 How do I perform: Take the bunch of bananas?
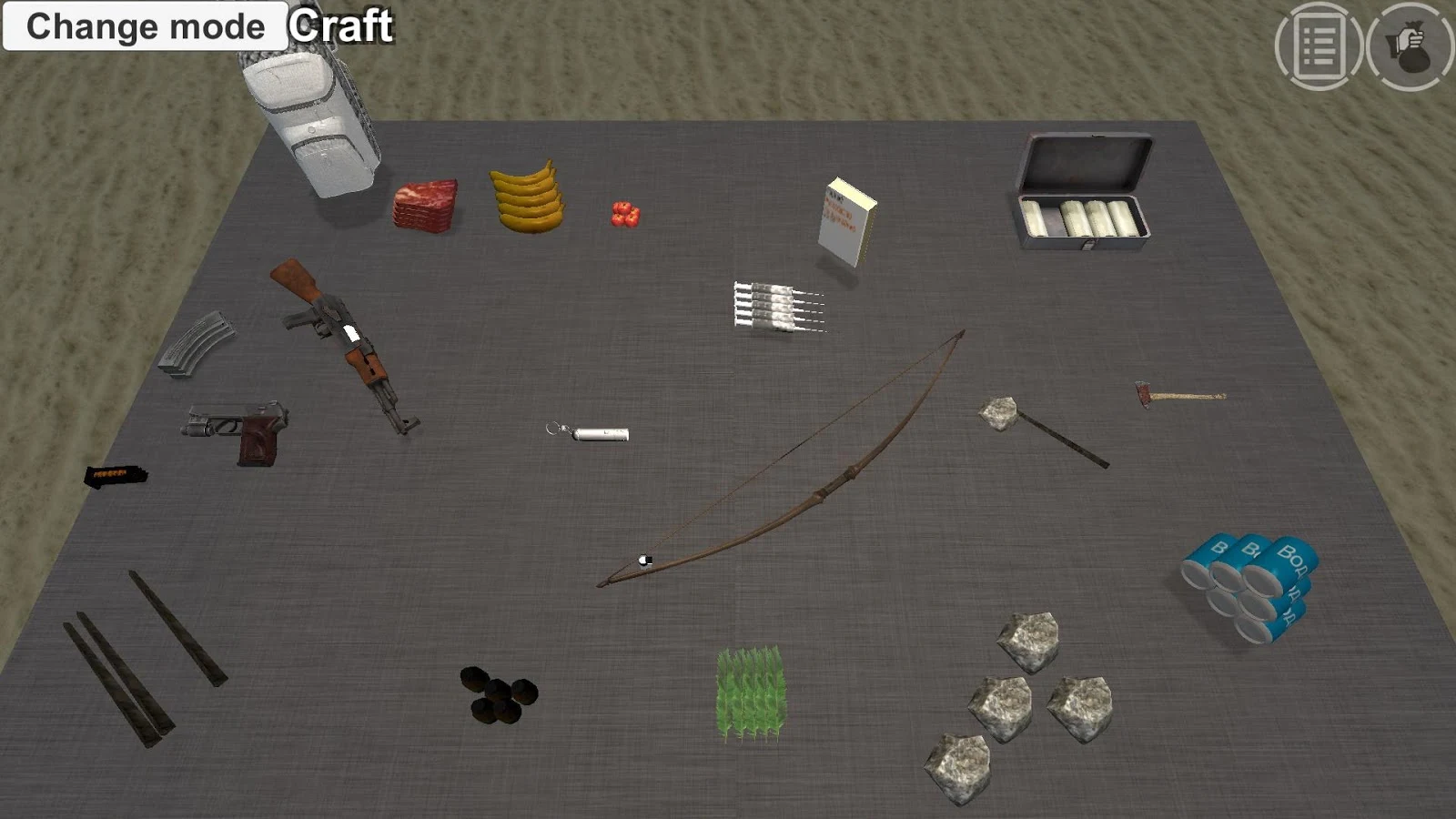coord(526,196)
